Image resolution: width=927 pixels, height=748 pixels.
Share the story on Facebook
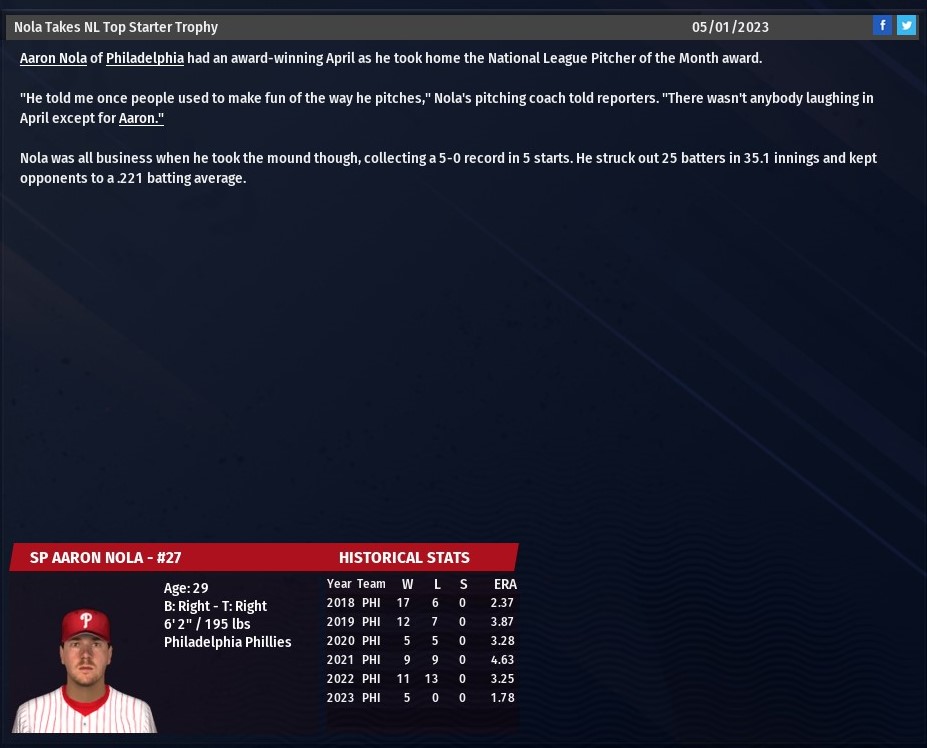coord(882,26)
